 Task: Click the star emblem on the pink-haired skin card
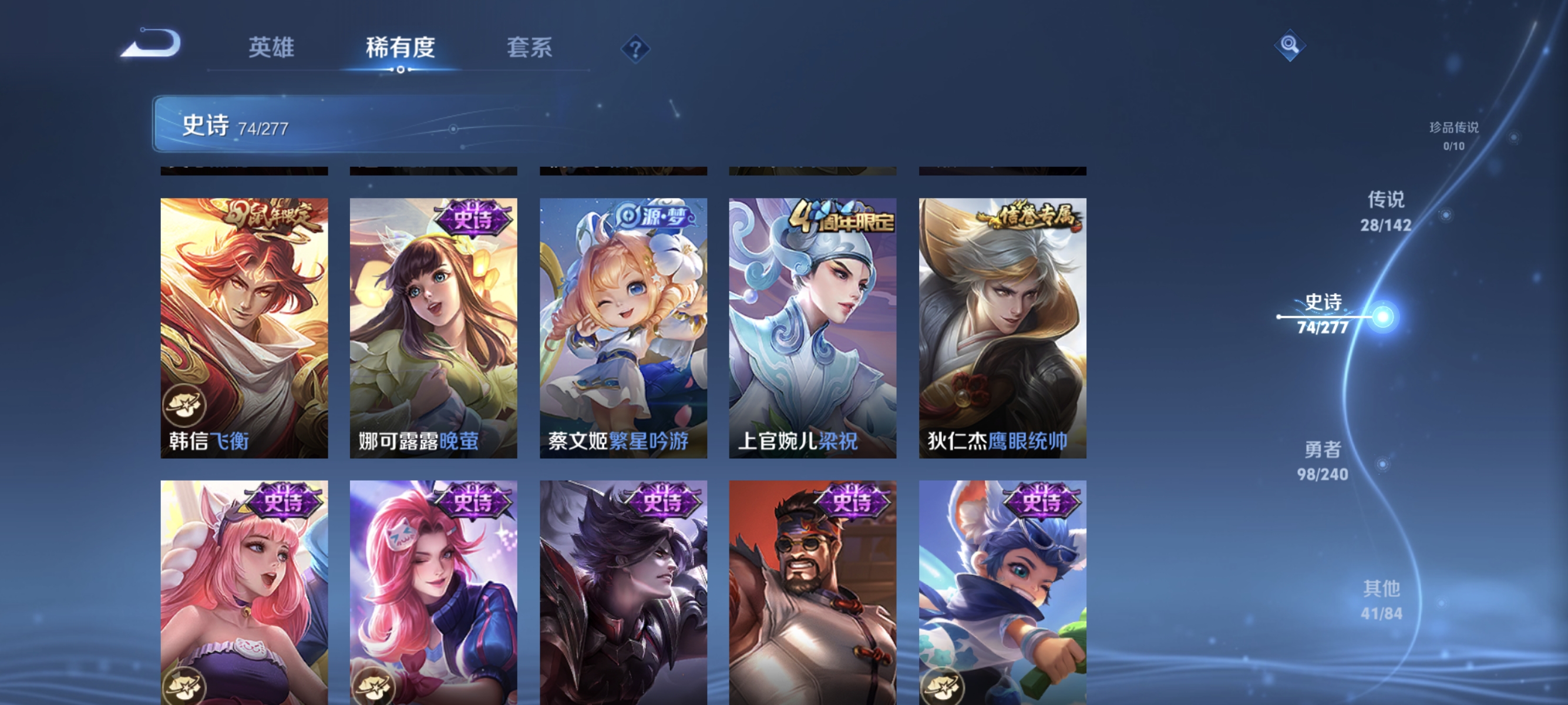(186, 686)
